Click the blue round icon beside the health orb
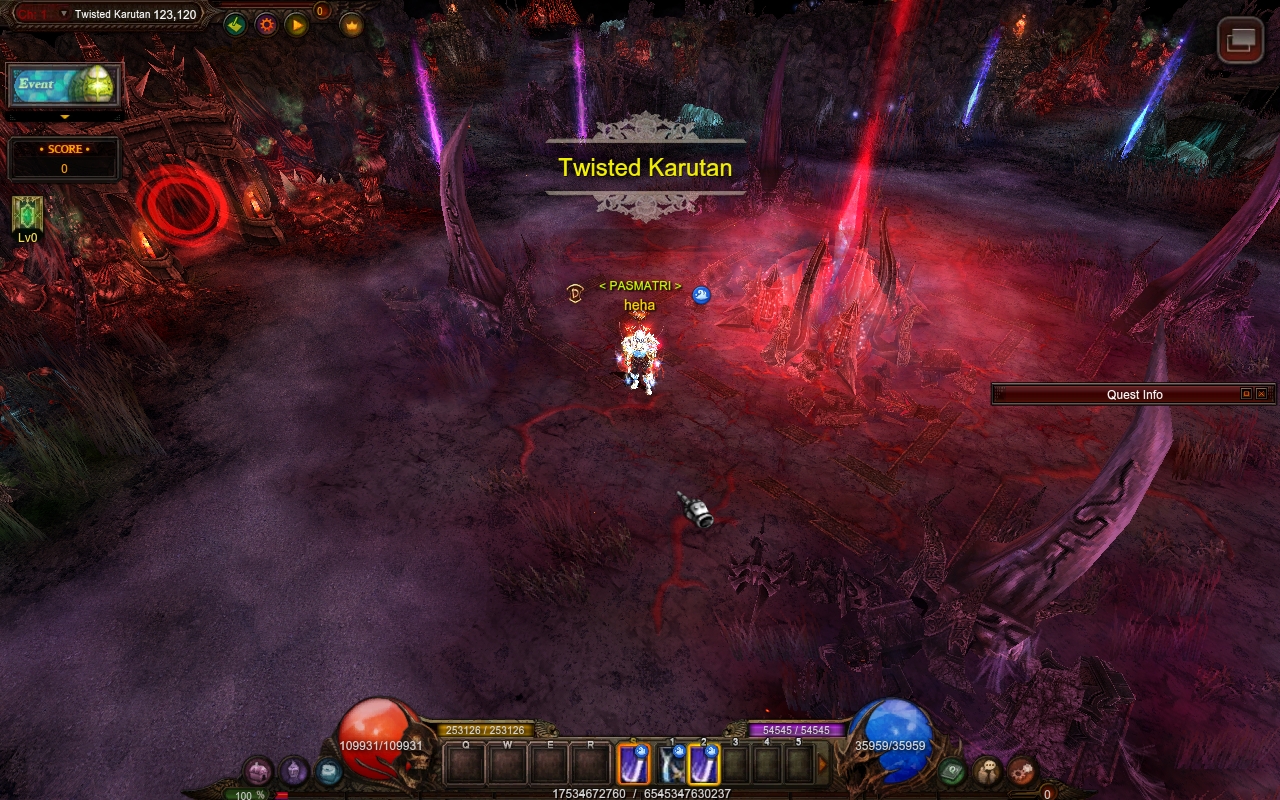Viewport: 1280px width, 800px height. click(328, 771)
